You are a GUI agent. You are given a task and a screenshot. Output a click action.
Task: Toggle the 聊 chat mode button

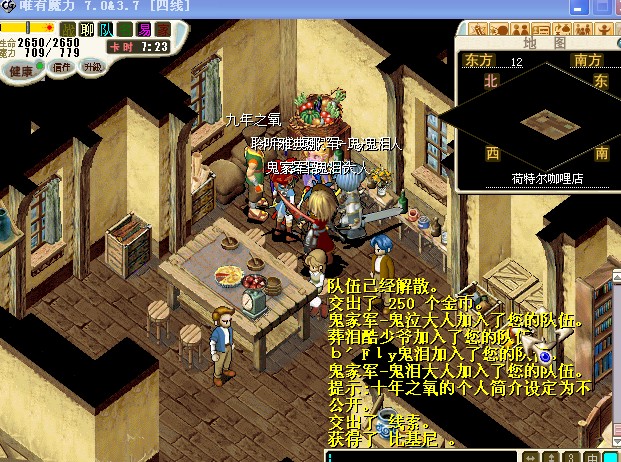(x=86, y=29)
